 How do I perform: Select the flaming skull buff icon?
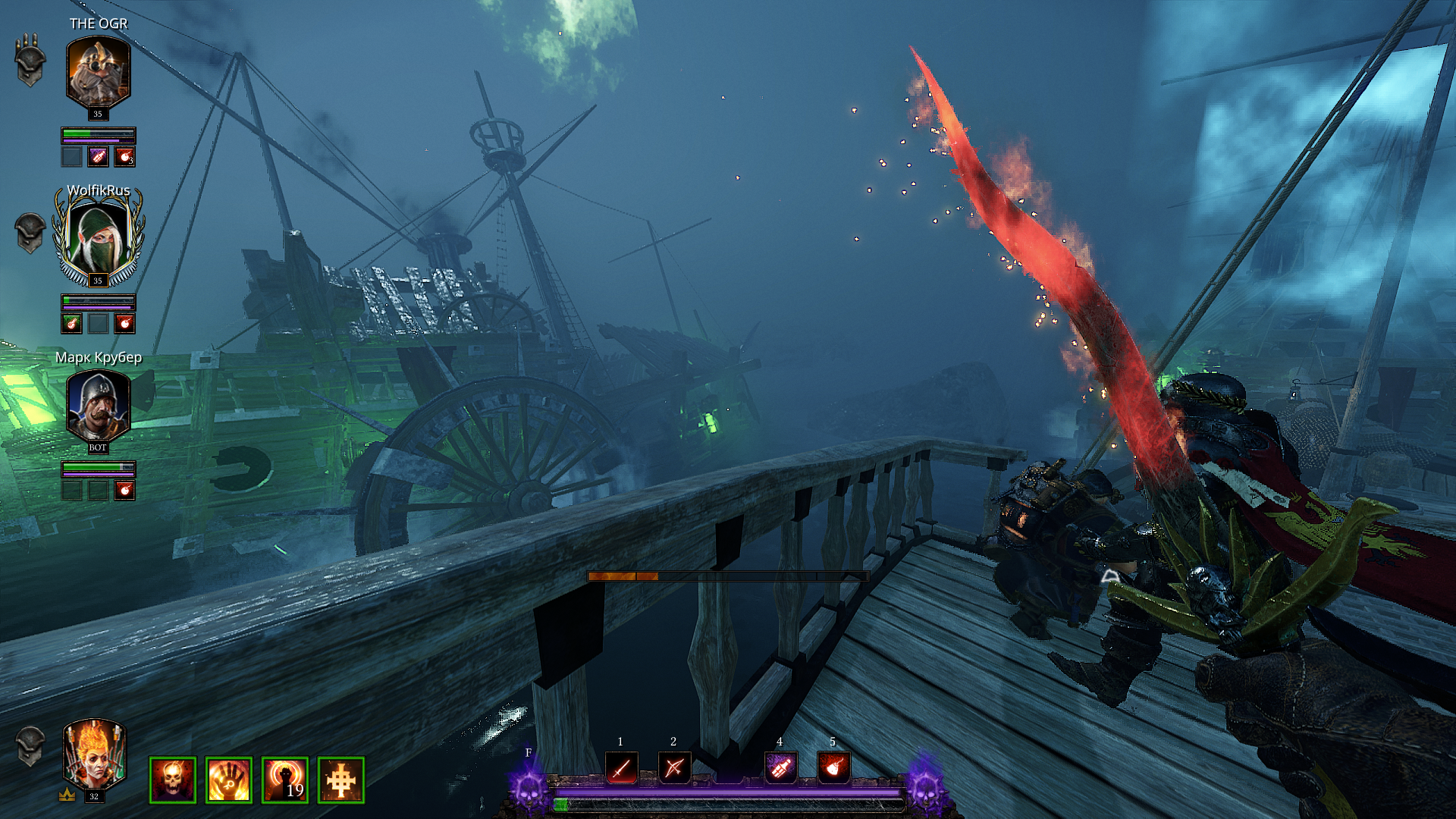tap(173, 780)
